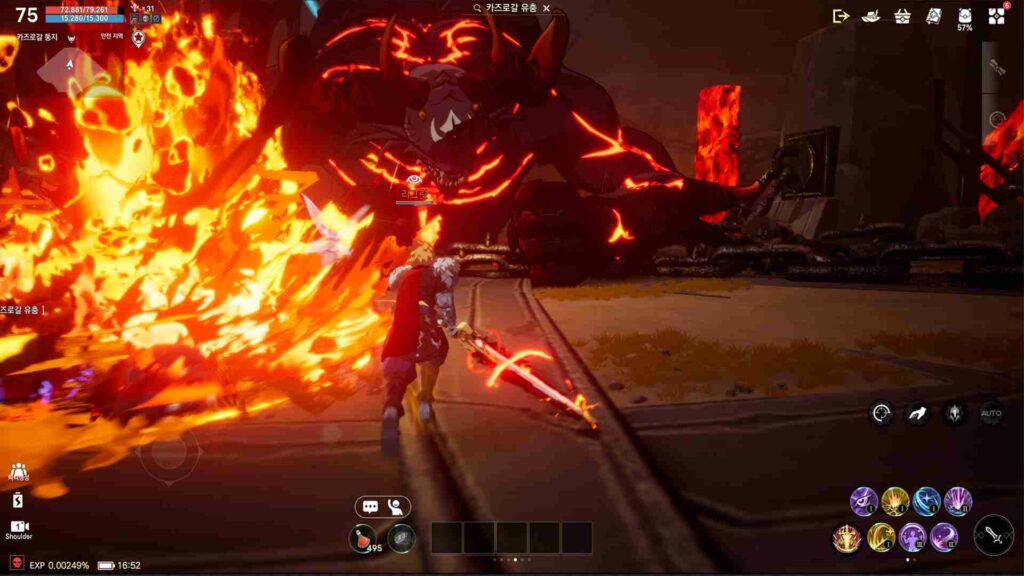
Task: Open the quest journal book icon
Action: click(x=933, y=15)
